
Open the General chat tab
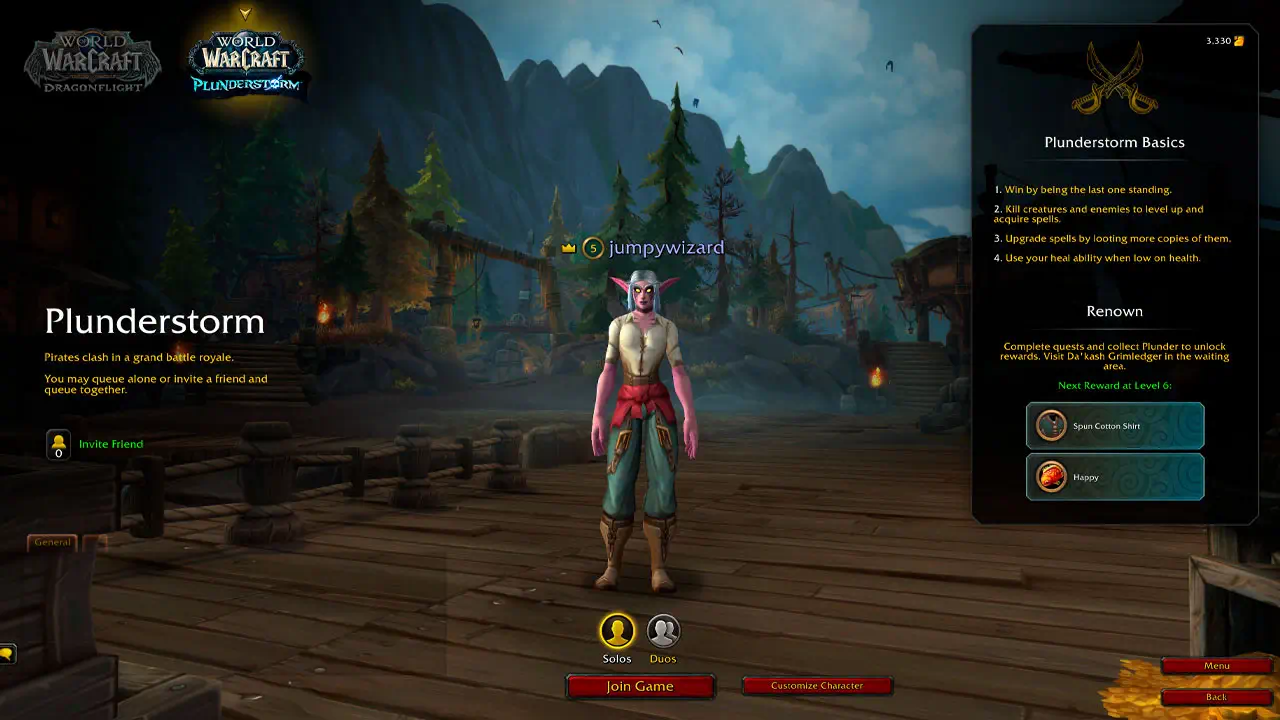coord(52,542)
